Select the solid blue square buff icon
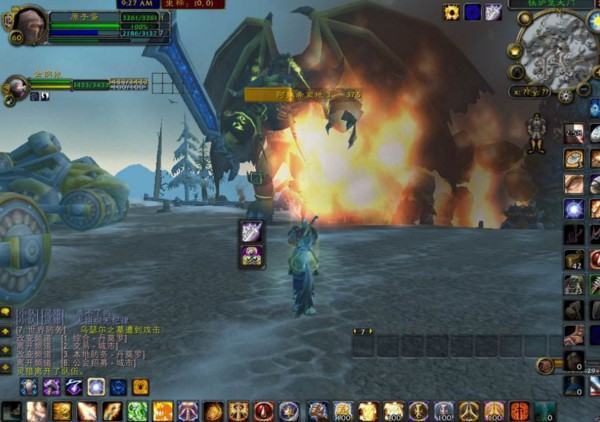The image size is (600, 422). click(x=472, y=12)
